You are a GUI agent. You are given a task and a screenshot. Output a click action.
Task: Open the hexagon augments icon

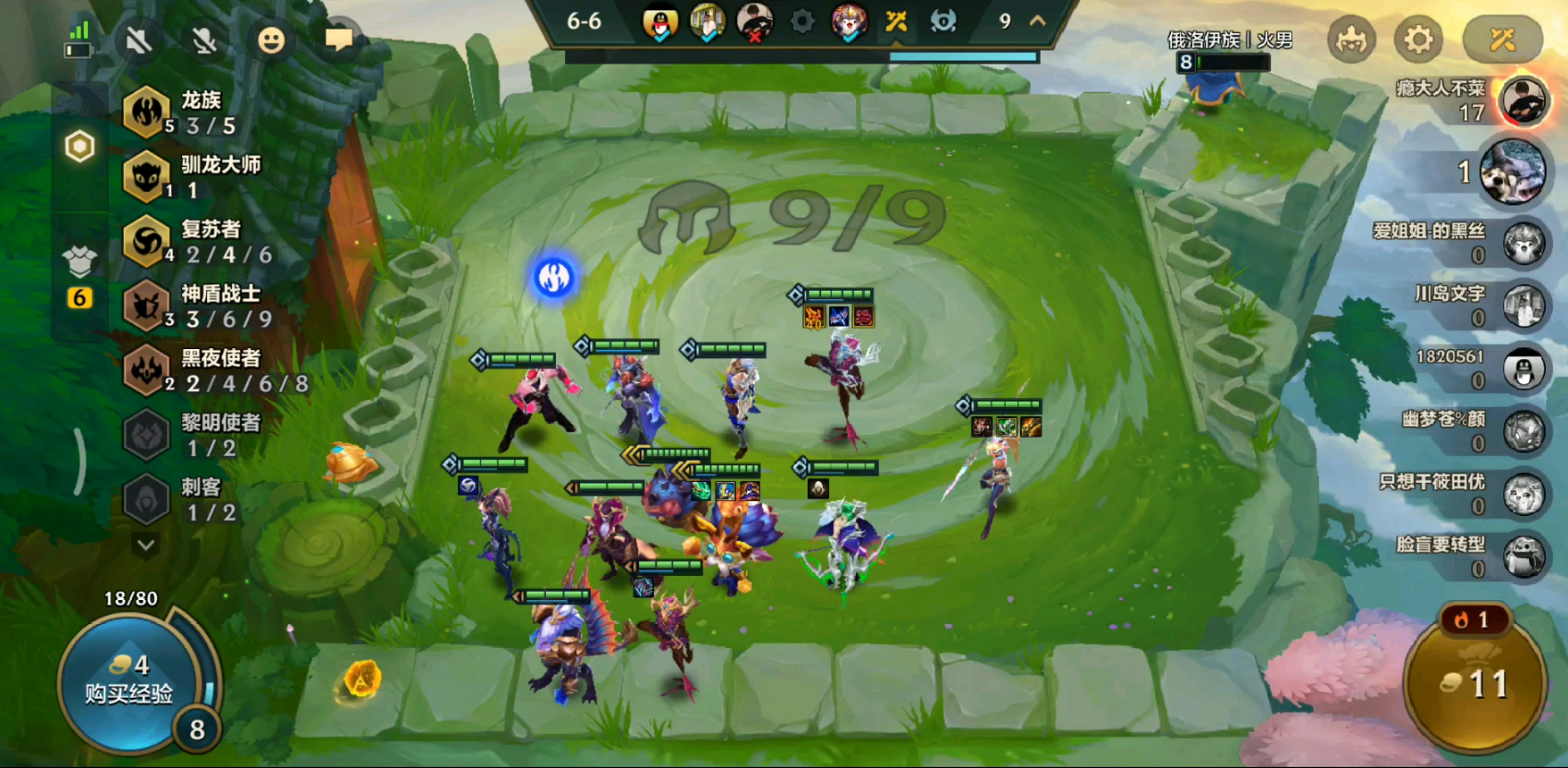(79, 146)
